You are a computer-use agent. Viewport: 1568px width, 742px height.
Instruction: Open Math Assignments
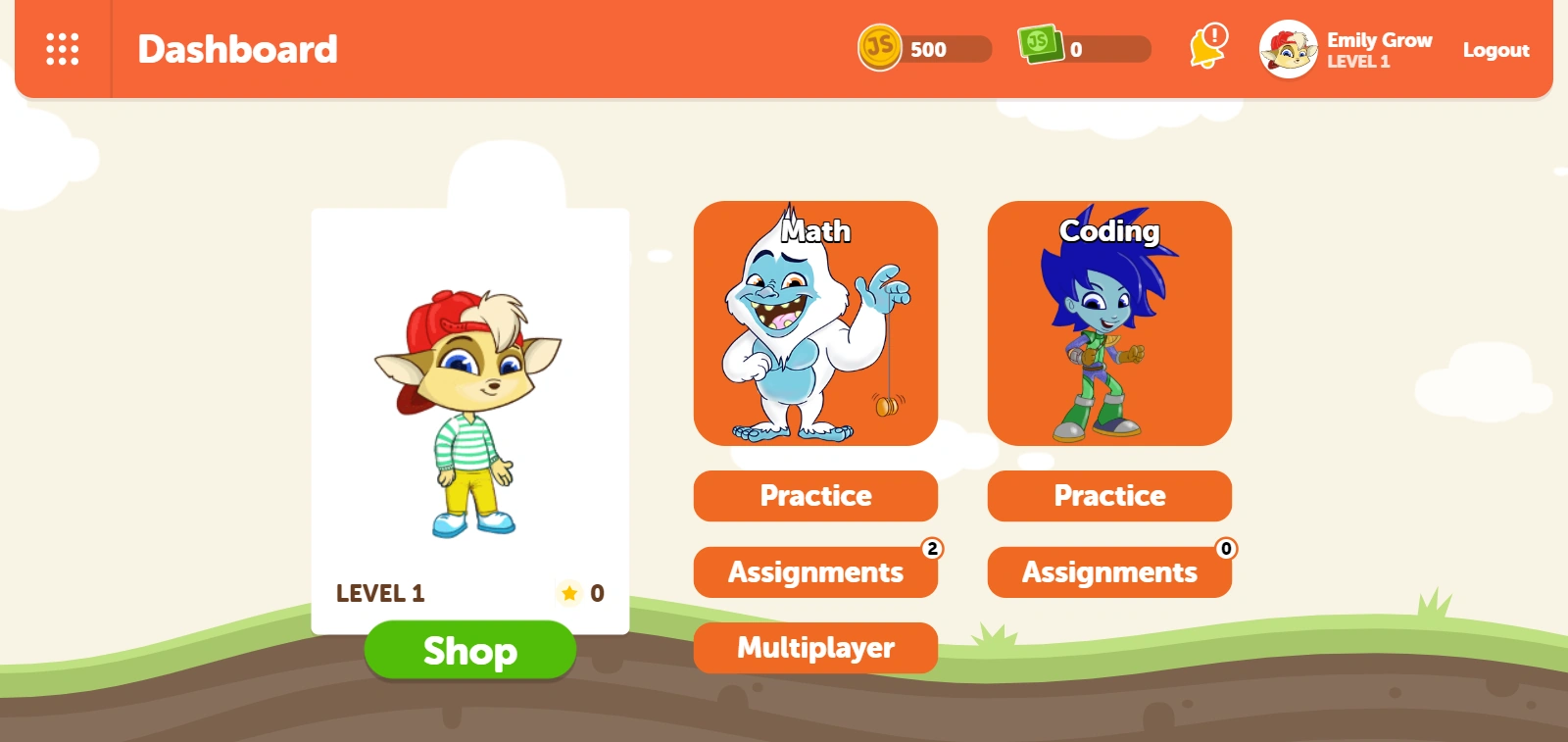coord(815,572)
